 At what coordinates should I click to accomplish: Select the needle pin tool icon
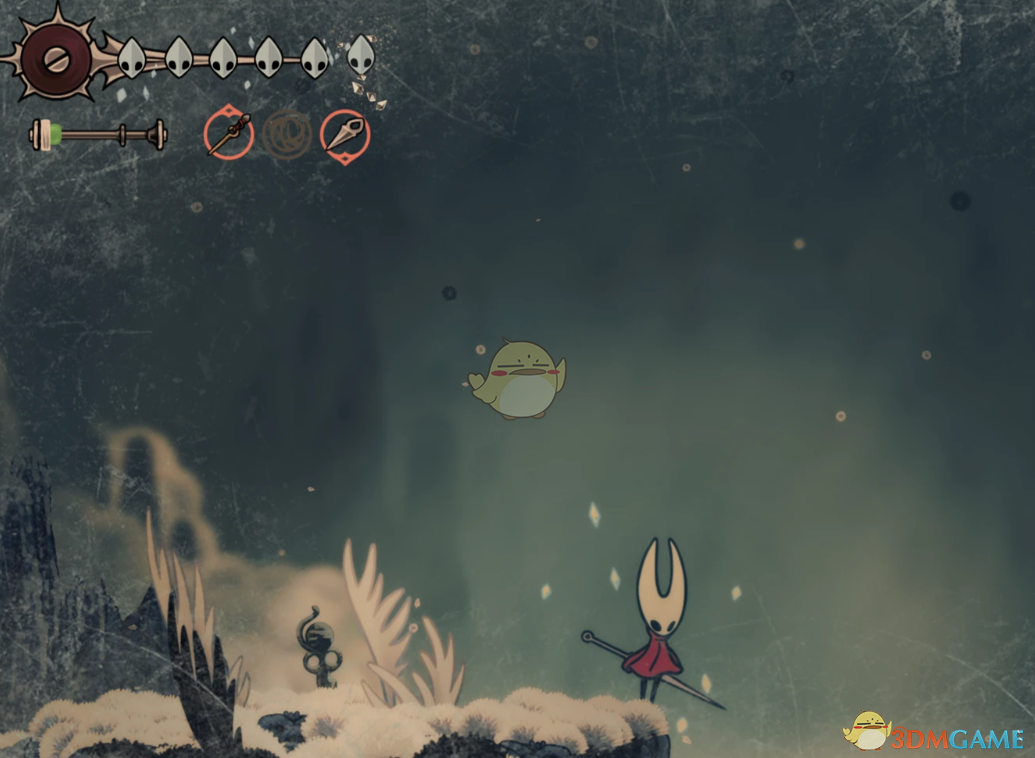pyautogui.click(x=229, y=134)
